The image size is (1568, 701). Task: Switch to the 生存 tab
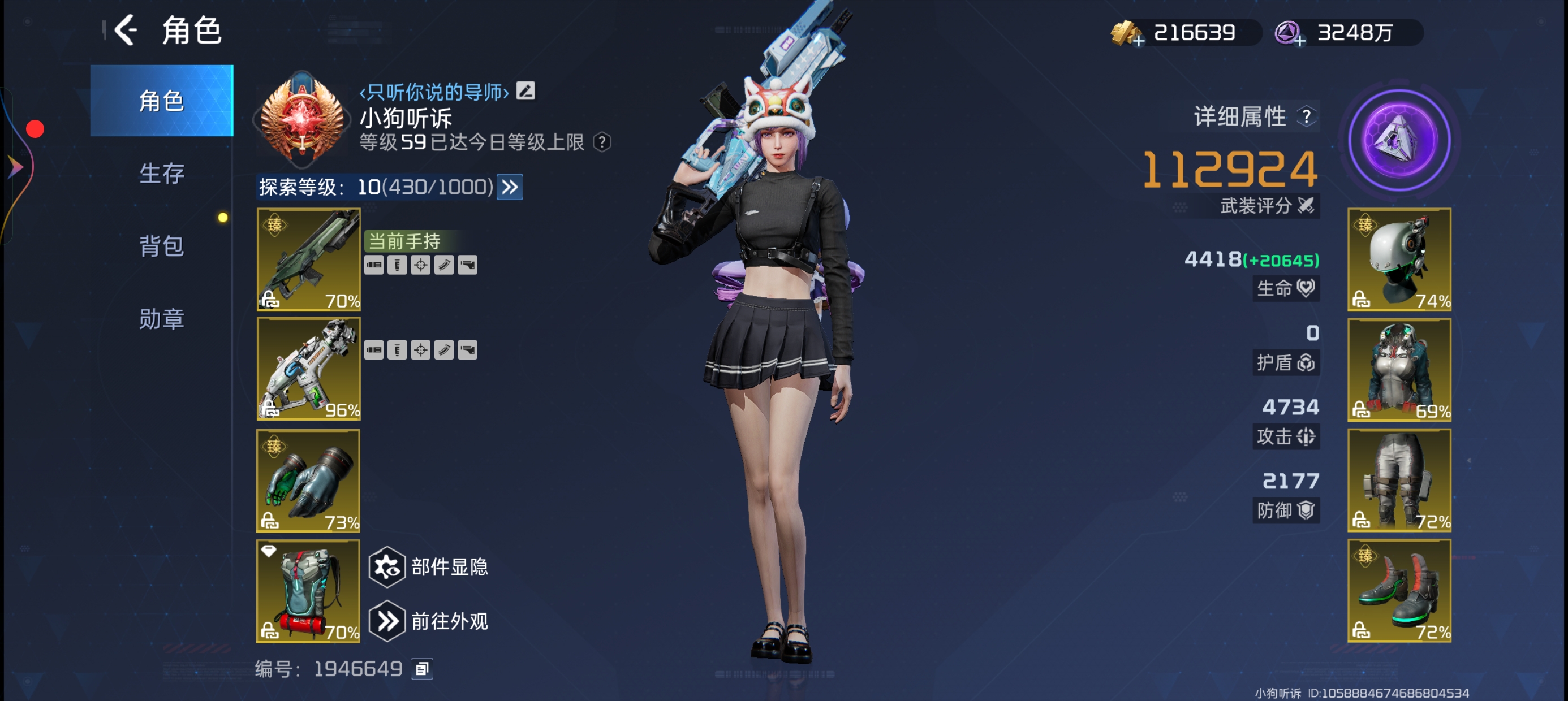[161, 174]
